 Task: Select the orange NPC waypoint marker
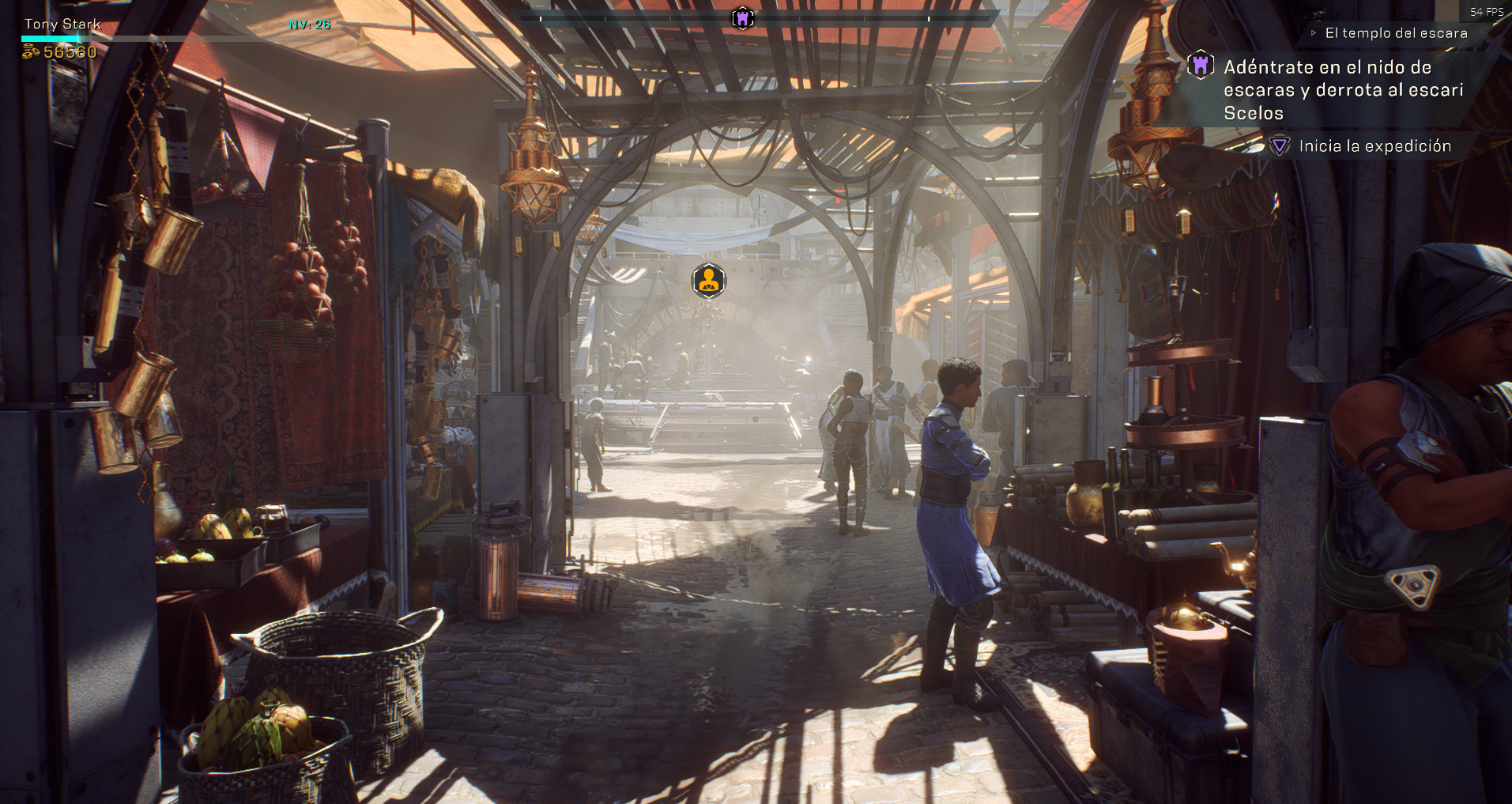(708, 281)
